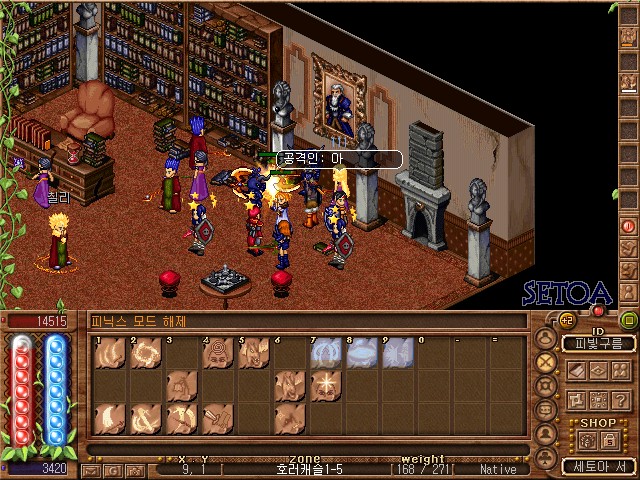Open the question mark help button
640x480 pixels.
click(x=618, y=400)
